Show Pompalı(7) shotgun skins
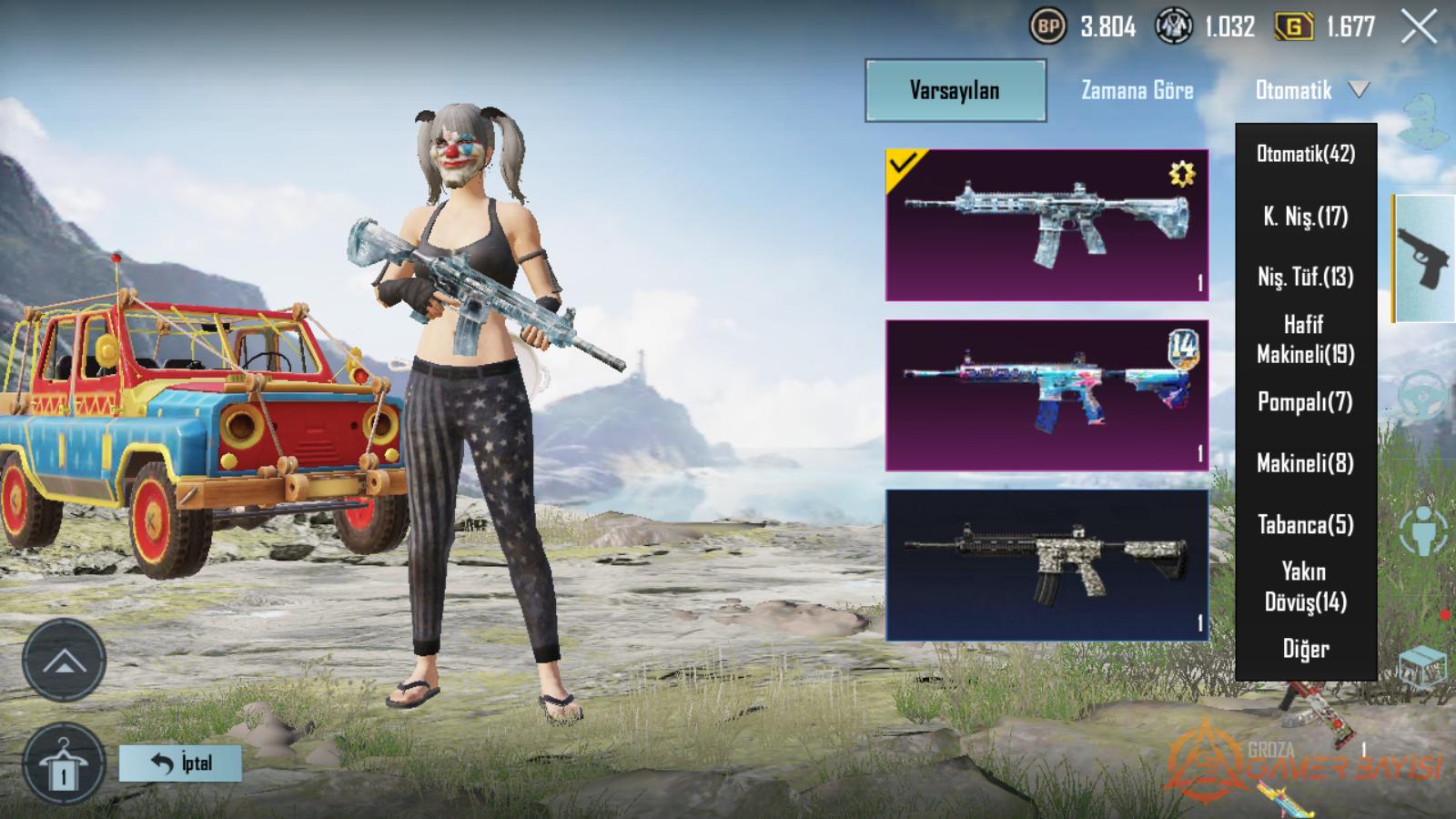 click(1306, 401)
